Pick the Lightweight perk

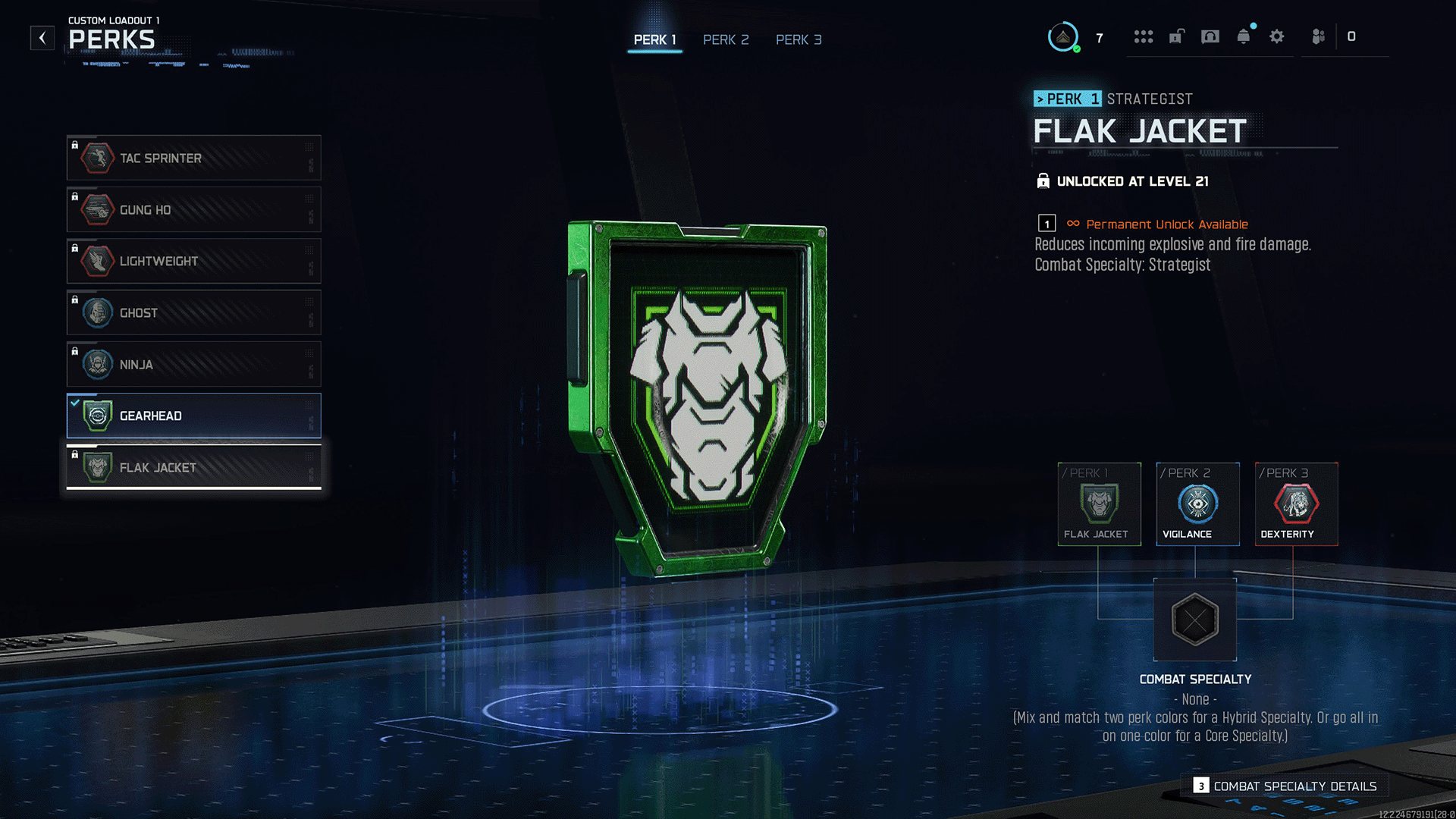[193, 261]
